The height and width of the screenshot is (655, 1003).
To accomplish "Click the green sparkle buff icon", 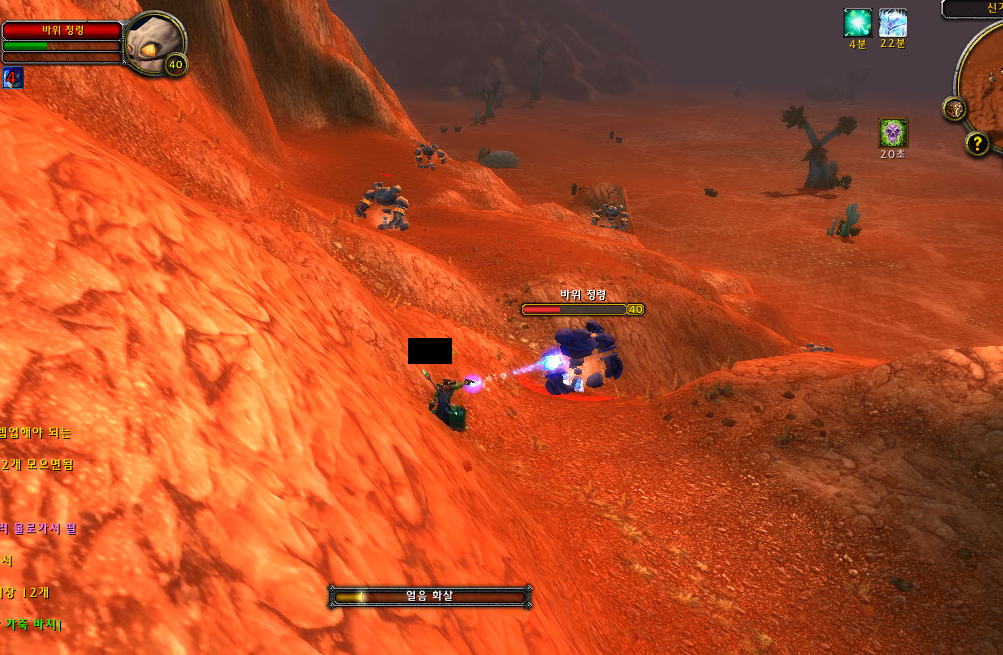I will tap(857, 23).
